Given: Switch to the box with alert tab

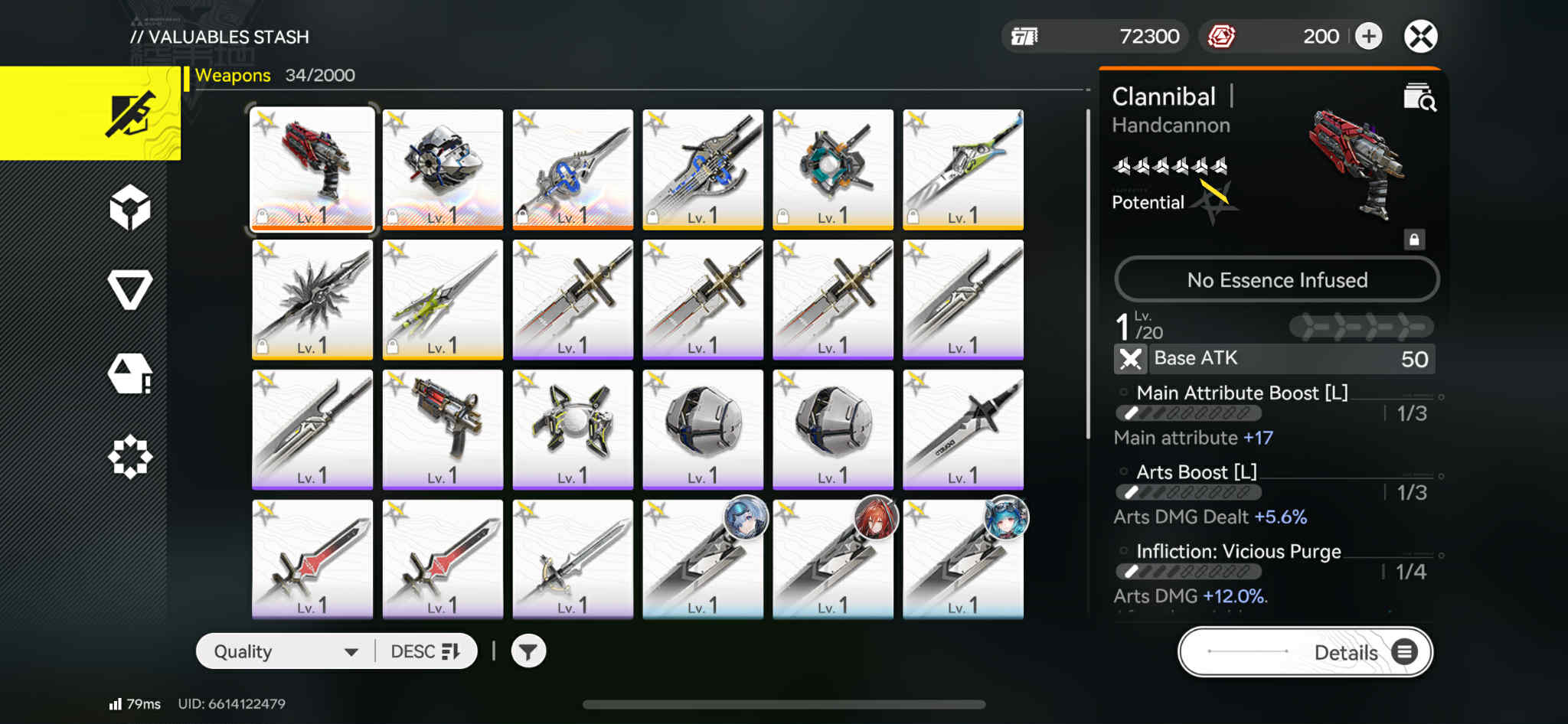Looking at the screenshot, I should [x=130, y=374].
